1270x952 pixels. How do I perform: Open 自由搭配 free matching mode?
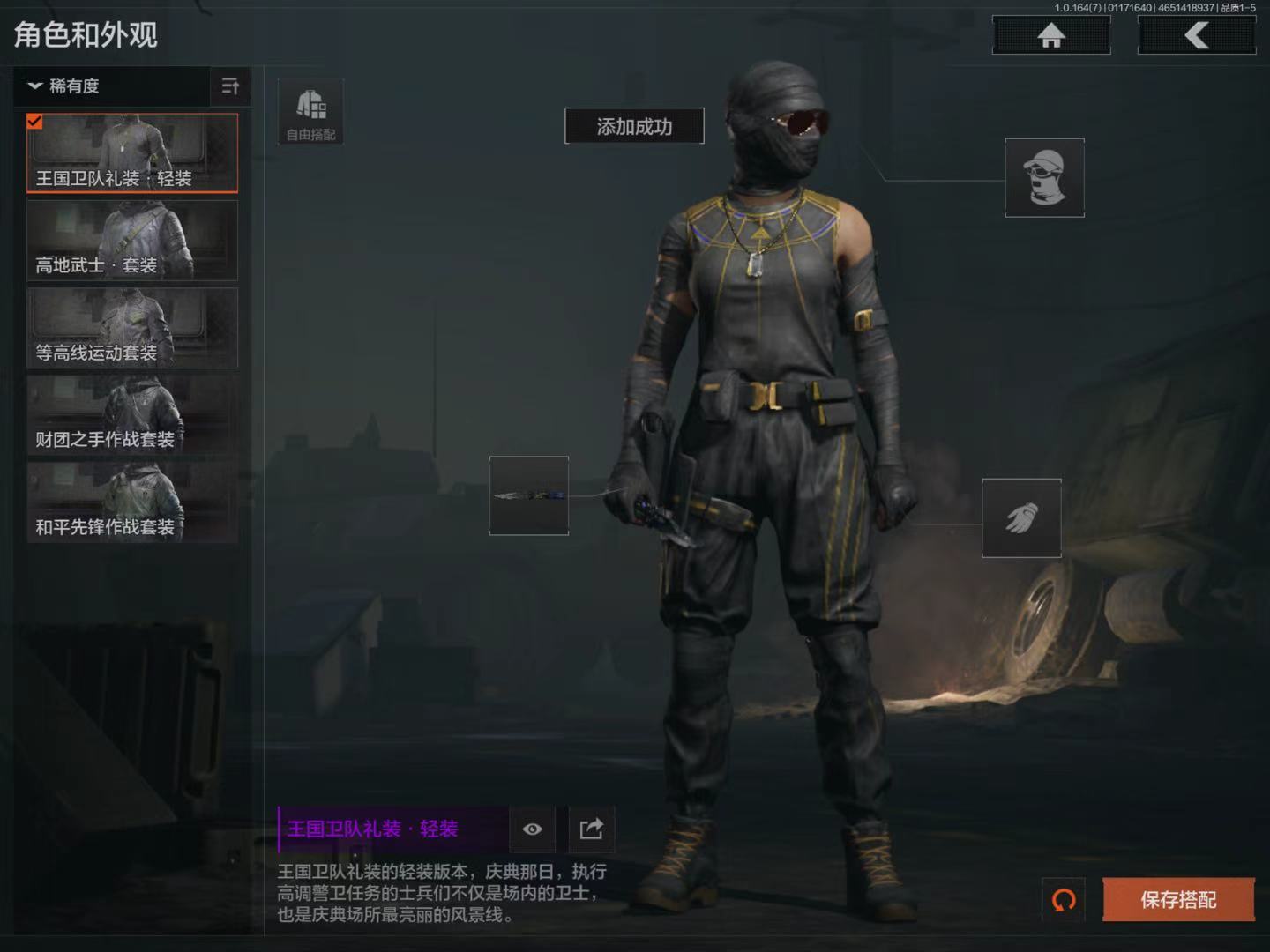tap(310, 113)
